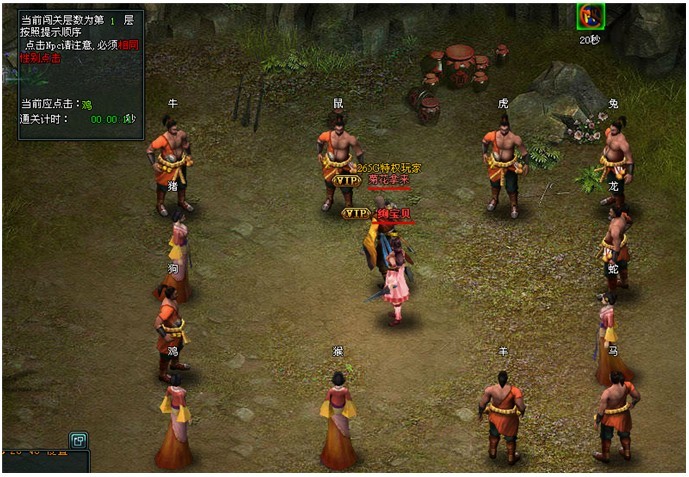This screenshot has height=477, width=689.
Task: Toggle the chat window resize icon
Action: tap(78, 440)
